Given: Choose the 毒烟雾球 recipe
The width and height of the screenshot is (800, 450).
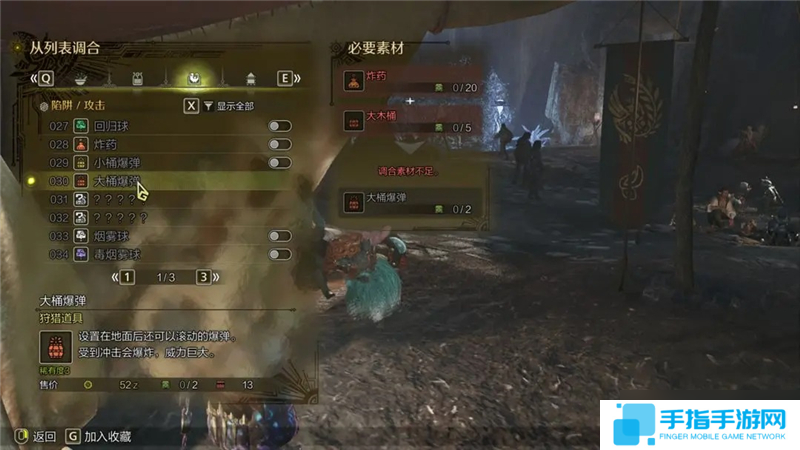Looking at the screenshot, I should [x=115, y=254].
